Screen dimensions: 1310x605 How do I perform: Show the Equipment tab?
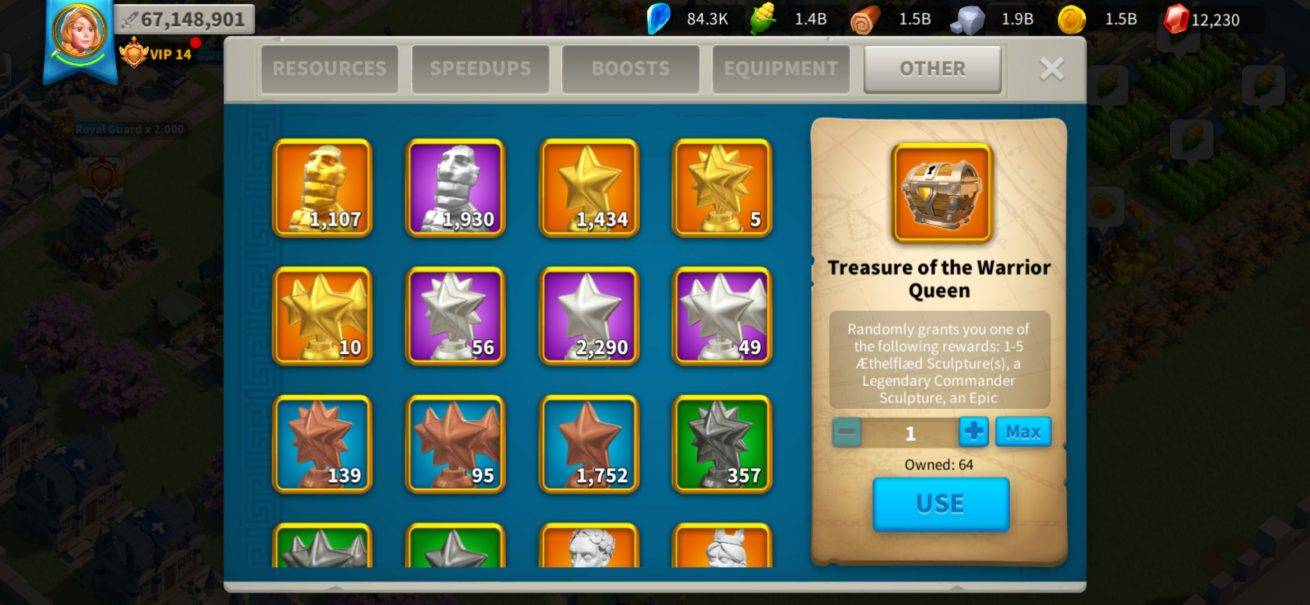(781, 69)
